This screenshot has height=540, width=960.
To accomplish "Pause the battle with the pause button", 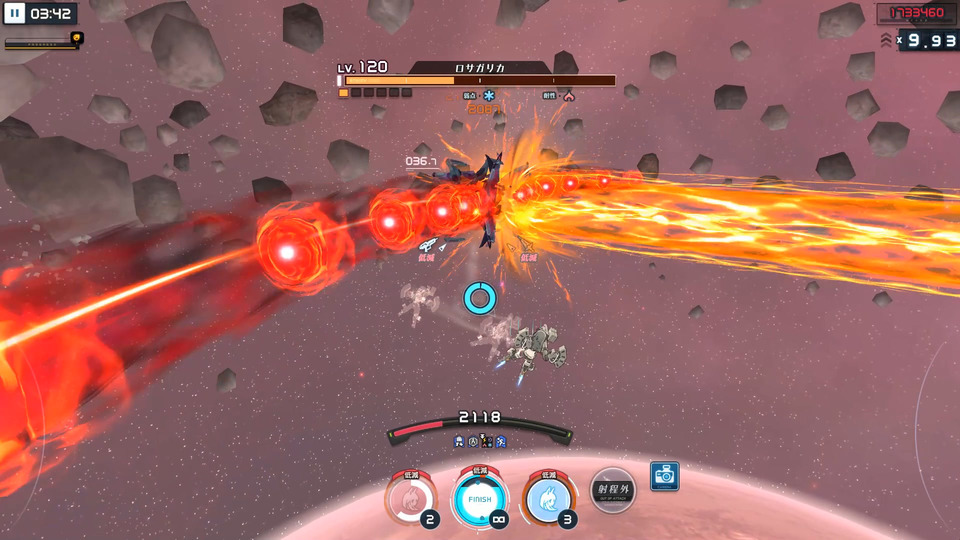I will pyautogui.click(x=15, y=14).
